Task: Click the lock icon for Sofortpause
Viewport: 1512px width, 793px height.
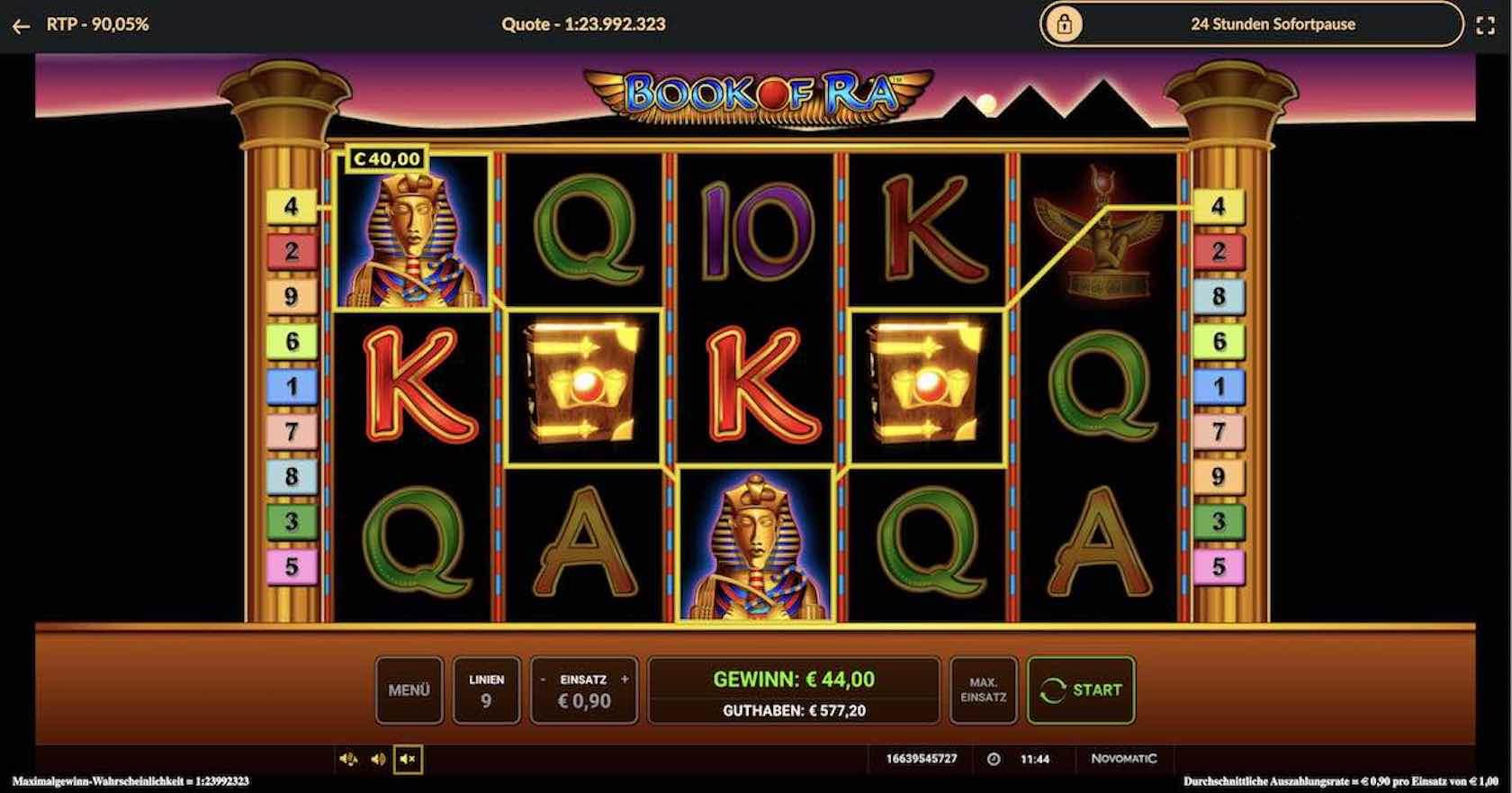Action: coord(1066,24)
